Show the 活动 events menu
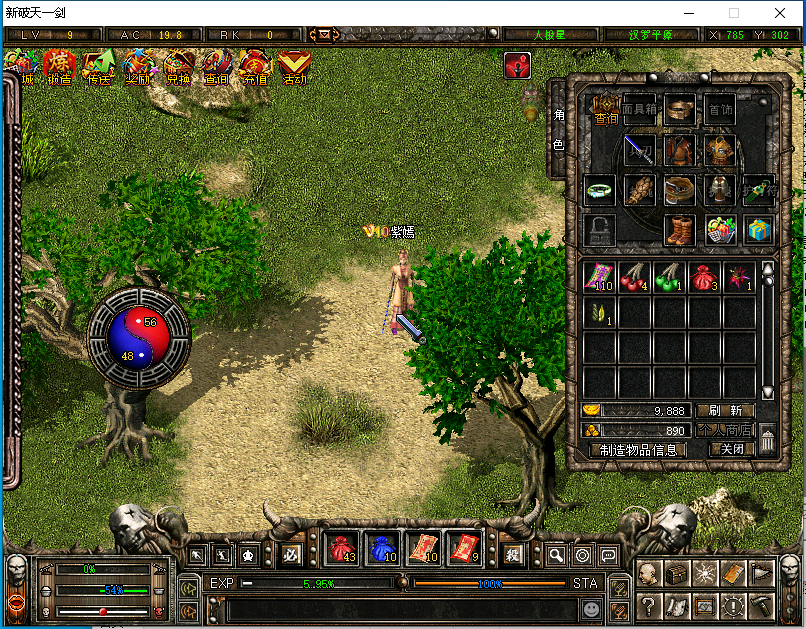 (294, 67)
